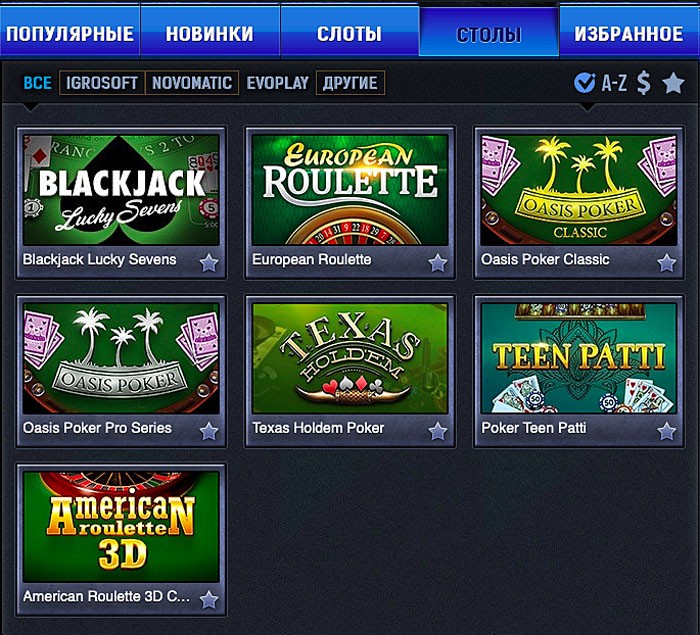Show all providers with Все filter
700x635 pixels.
37,83
